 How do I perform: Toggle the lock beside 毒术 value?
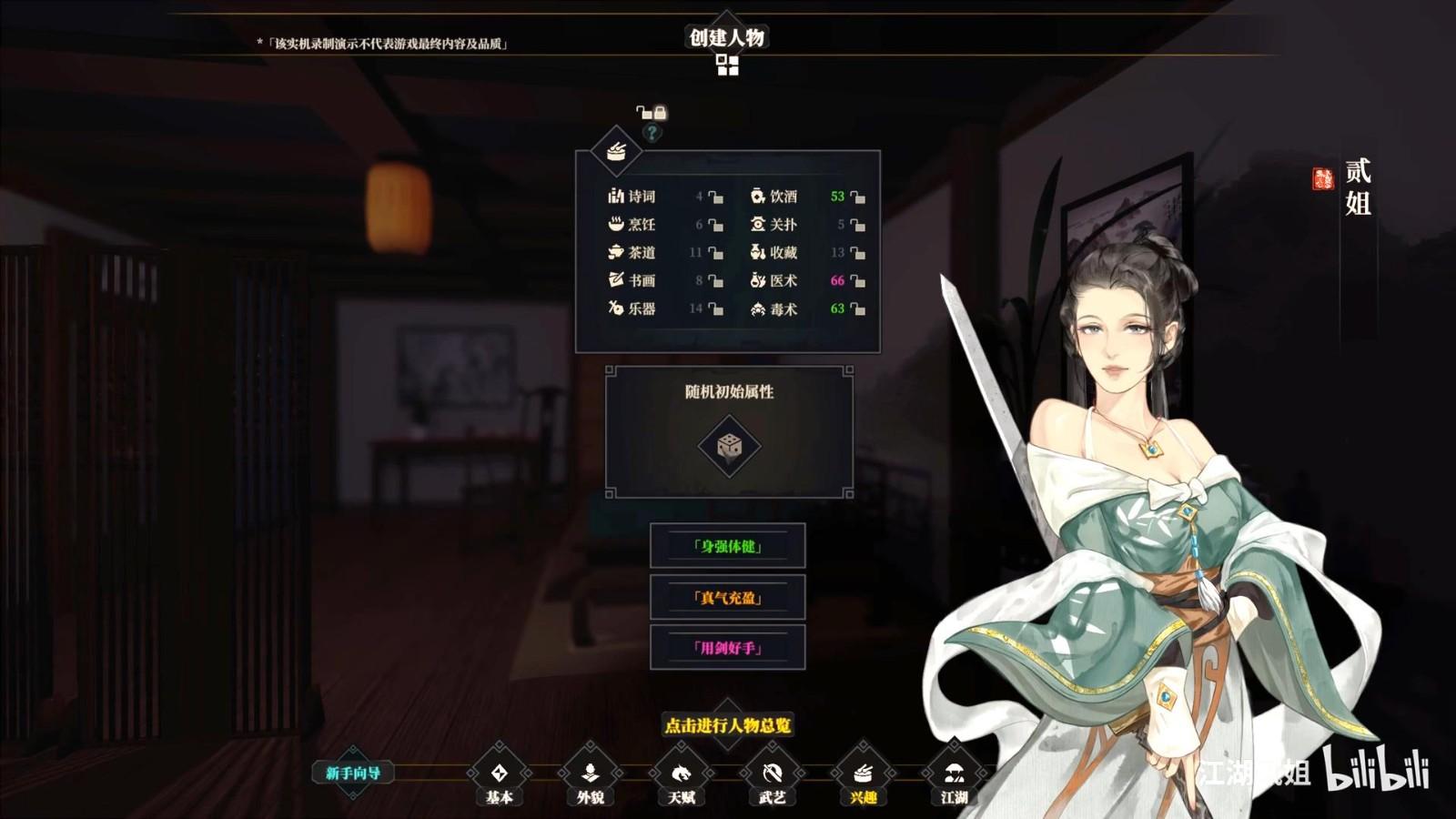coord(857,309)
